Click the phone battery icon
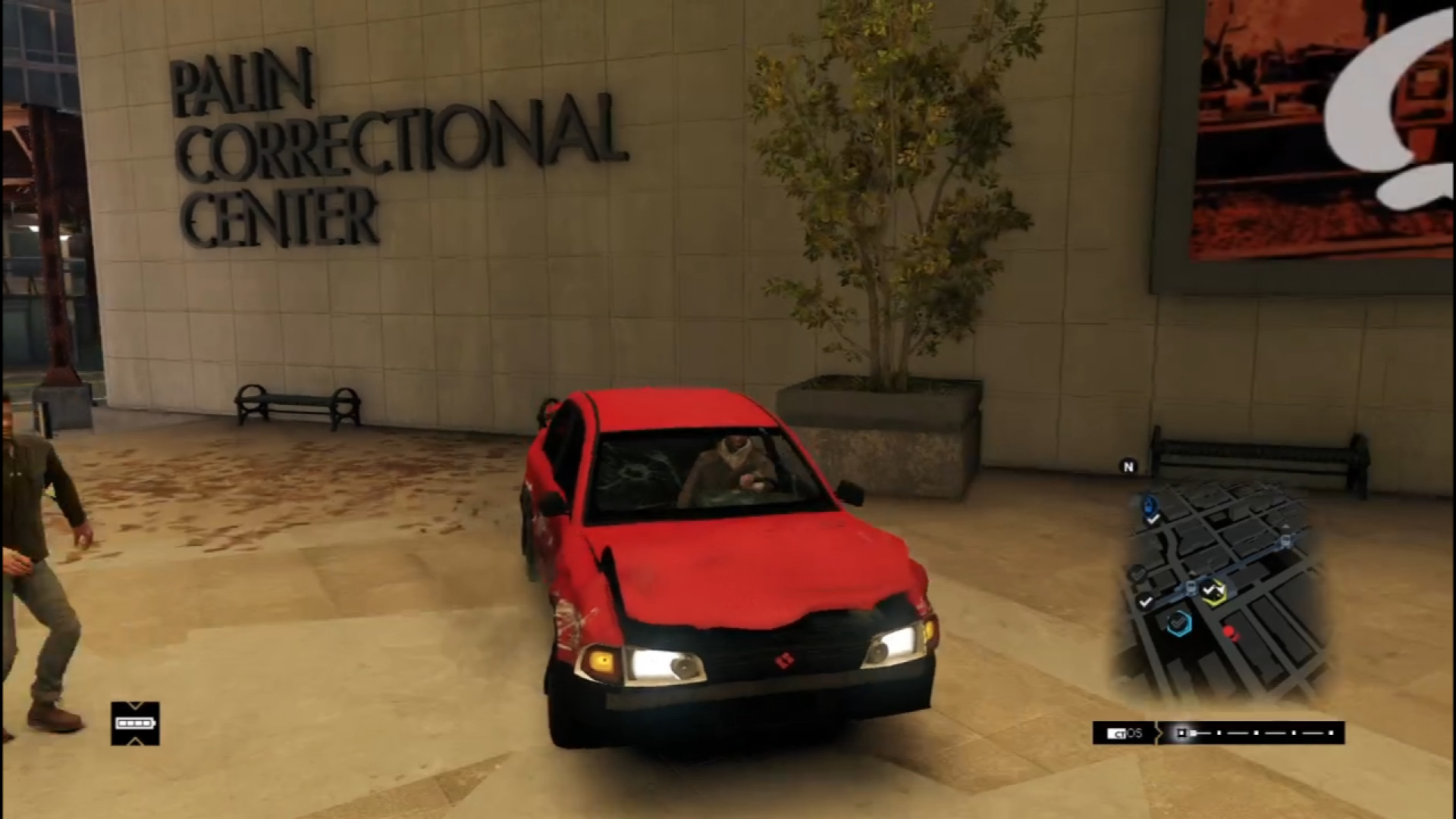This screenshot has width=1456, height=819. coord(135,723)
